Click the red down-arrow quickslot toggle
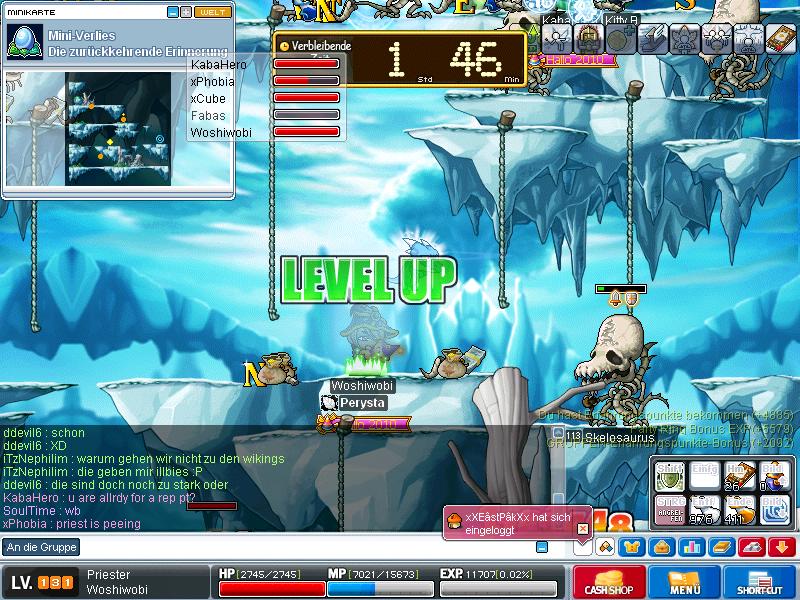Image resolution: width=800 pixels, height=600 pixels. pos(781,546)
